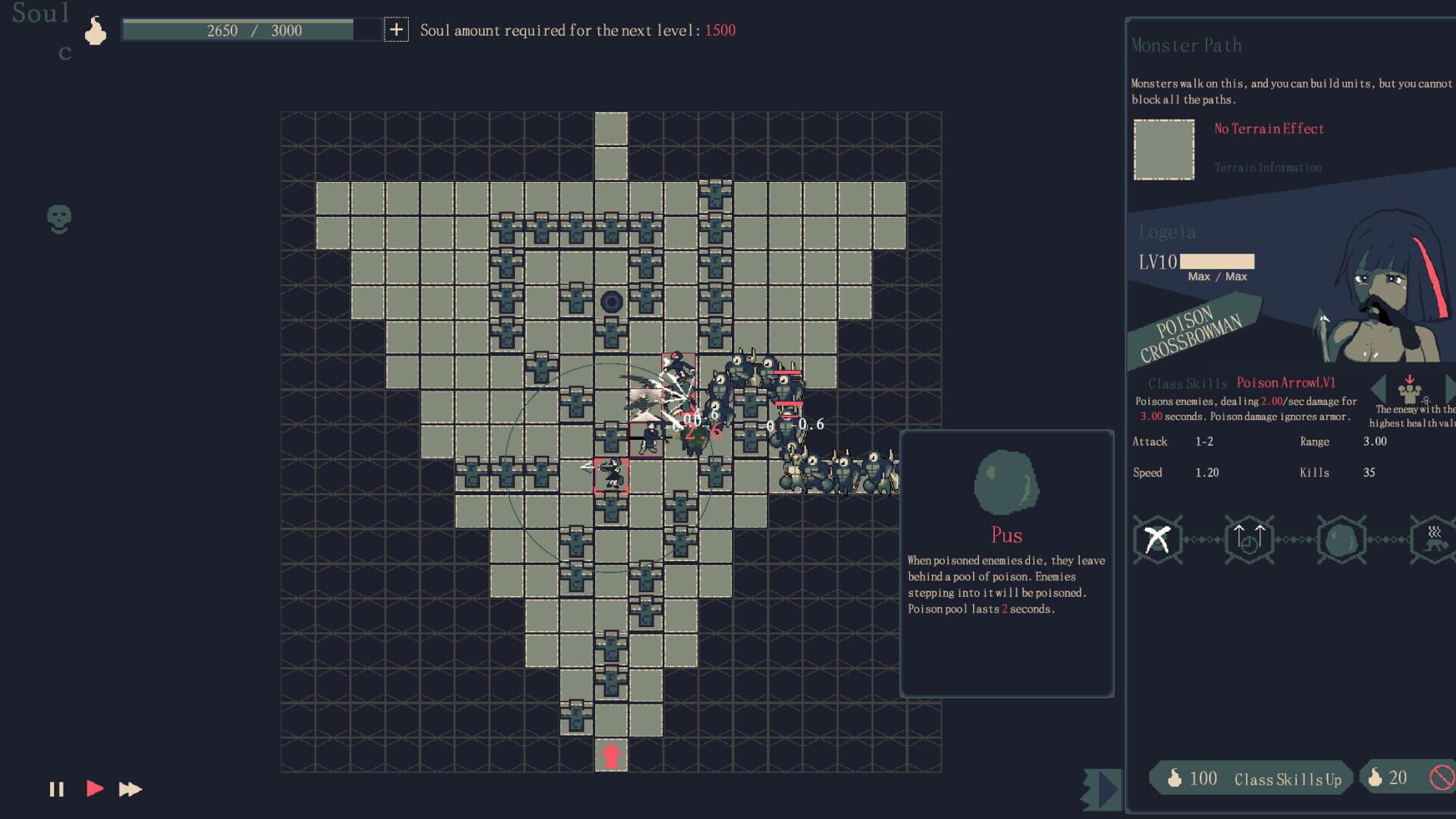
Task: Open the Pus skill node
Action: (x=1340, y=540)
